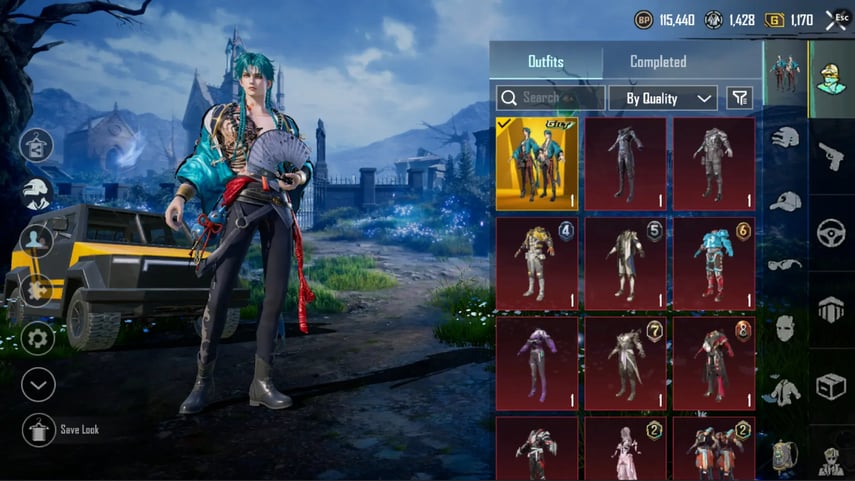Open the outfit filter options

[x=739, y=98]
